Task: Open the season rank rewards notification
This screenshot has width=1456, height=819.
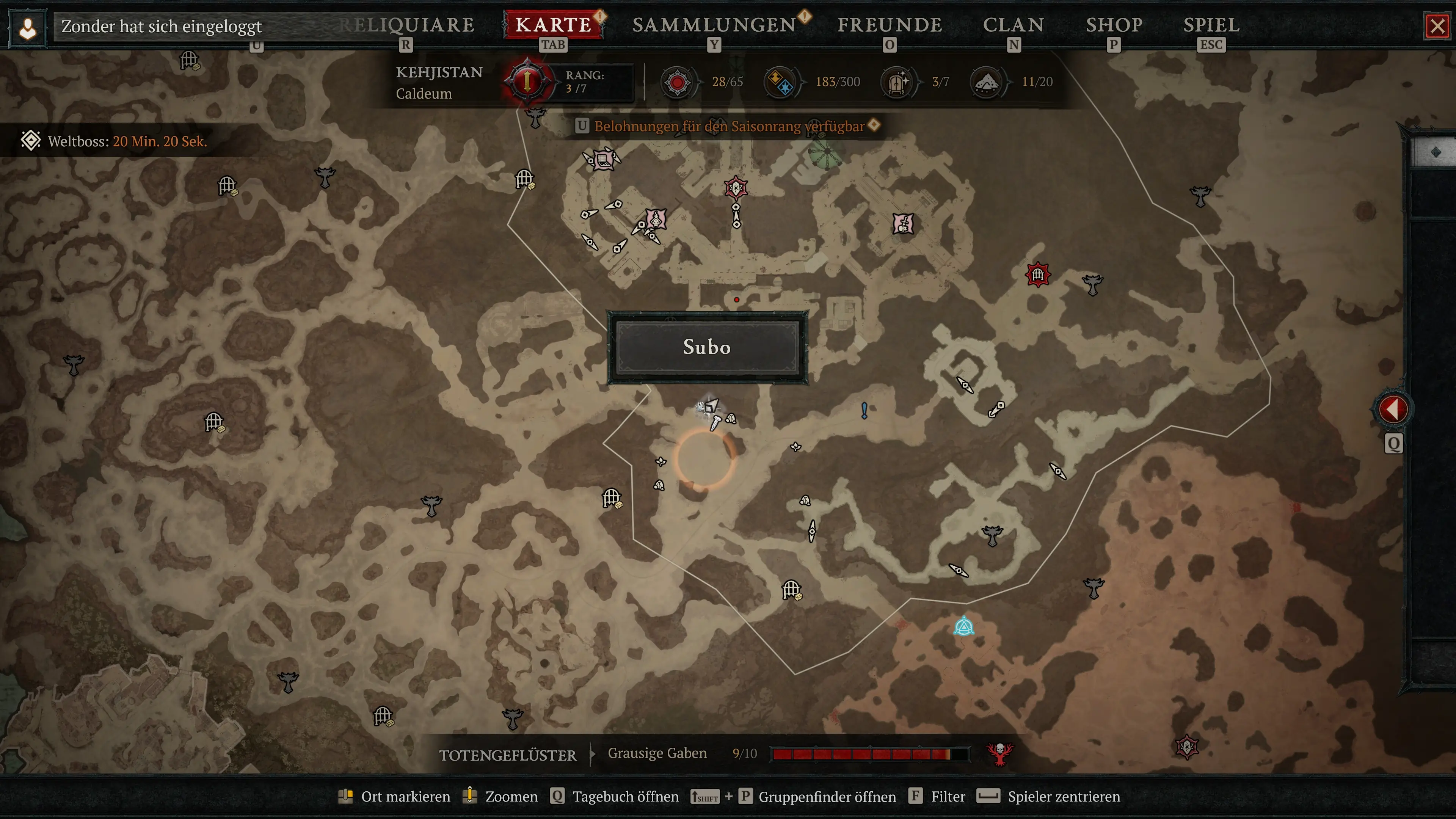Action: pyautogui.click(x=729, y=126)
